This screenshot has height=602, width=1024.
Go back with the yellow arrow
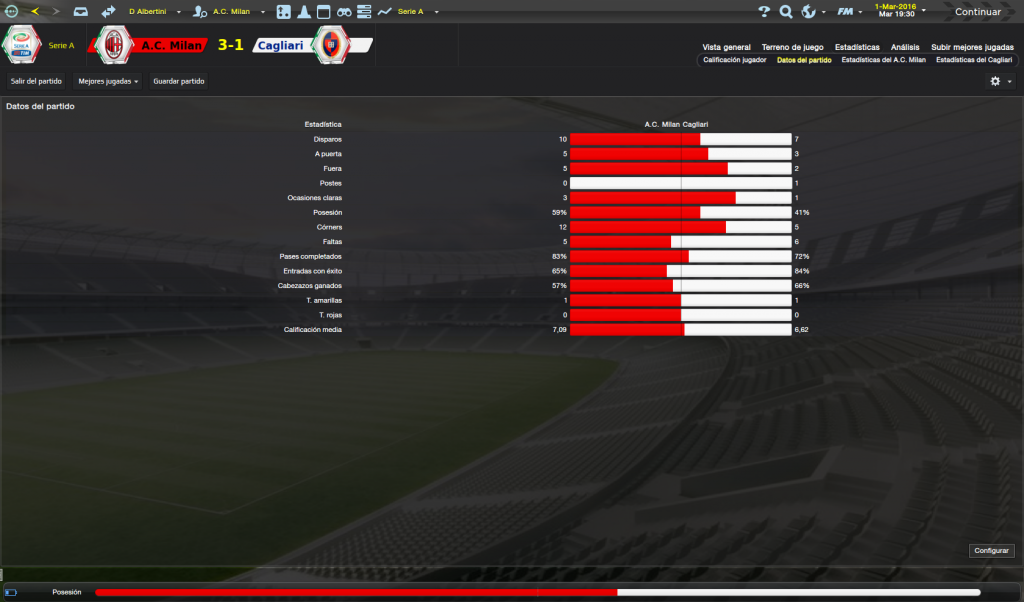click(x=35, y=12)
